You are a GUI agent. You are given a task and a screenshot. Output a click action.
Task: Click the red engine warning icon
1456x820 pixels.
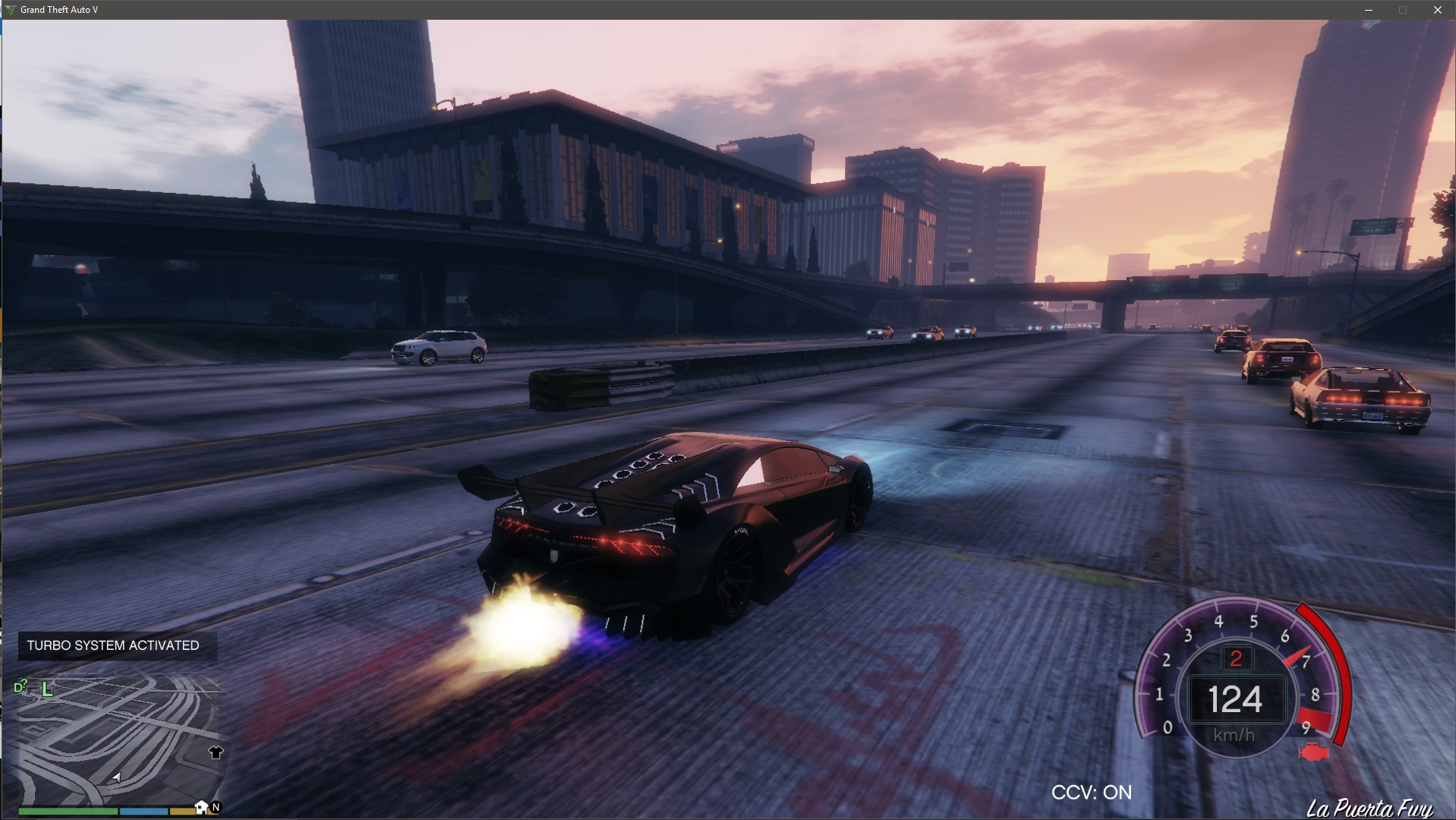coord(1313,752)
